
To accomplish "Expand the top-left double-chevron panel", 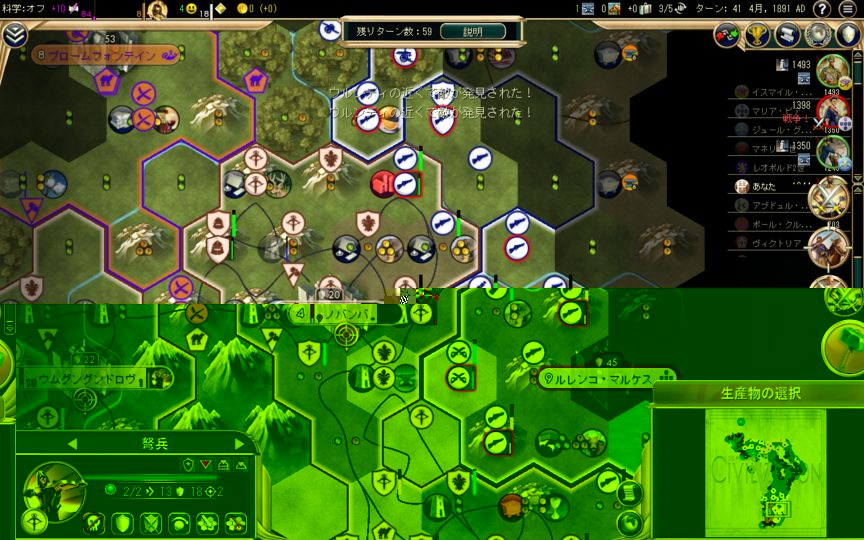I will pyautogui.click(x=14, y=34).
